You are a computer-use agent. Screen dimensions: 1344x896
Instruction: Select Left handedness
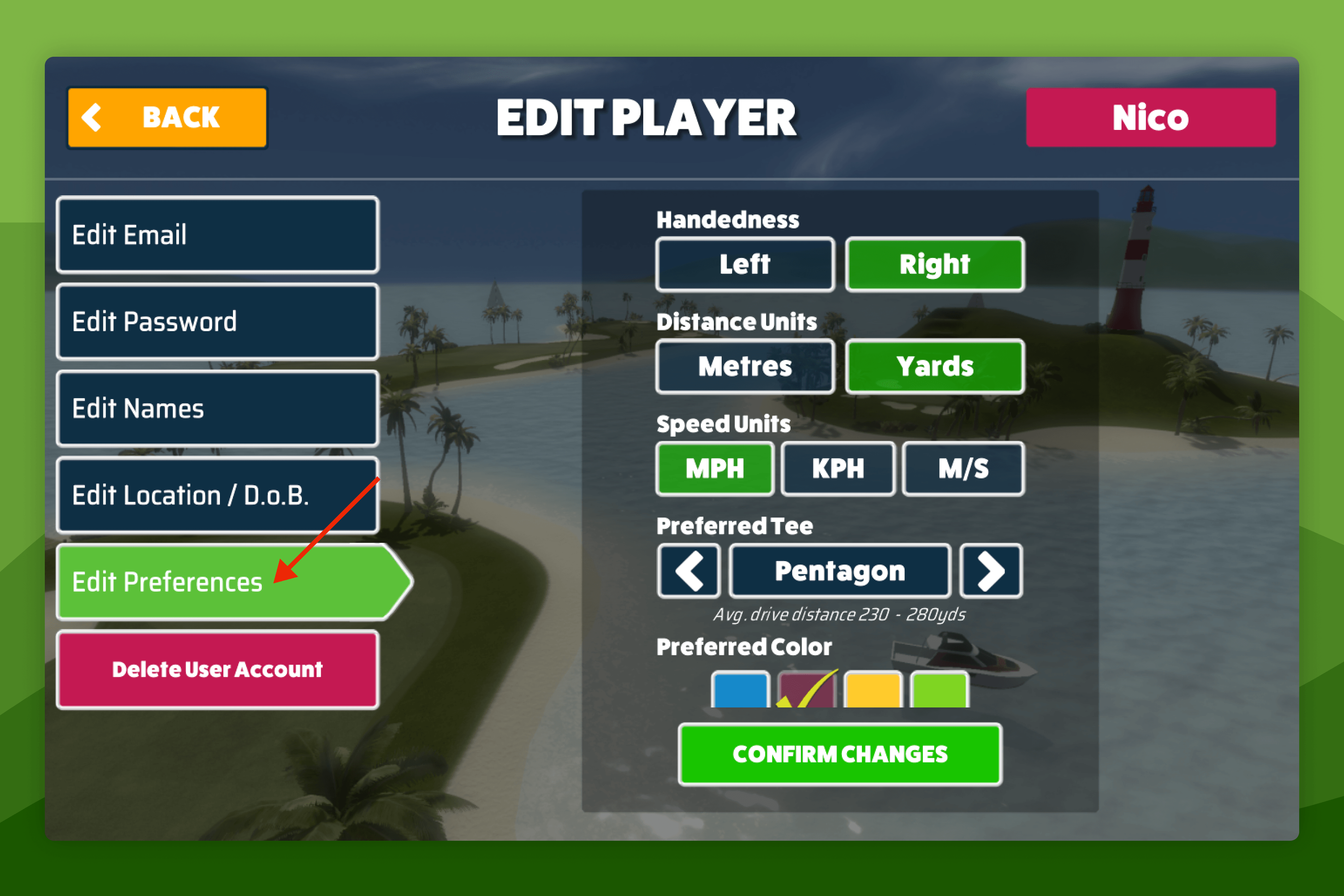tap(744, 264)
